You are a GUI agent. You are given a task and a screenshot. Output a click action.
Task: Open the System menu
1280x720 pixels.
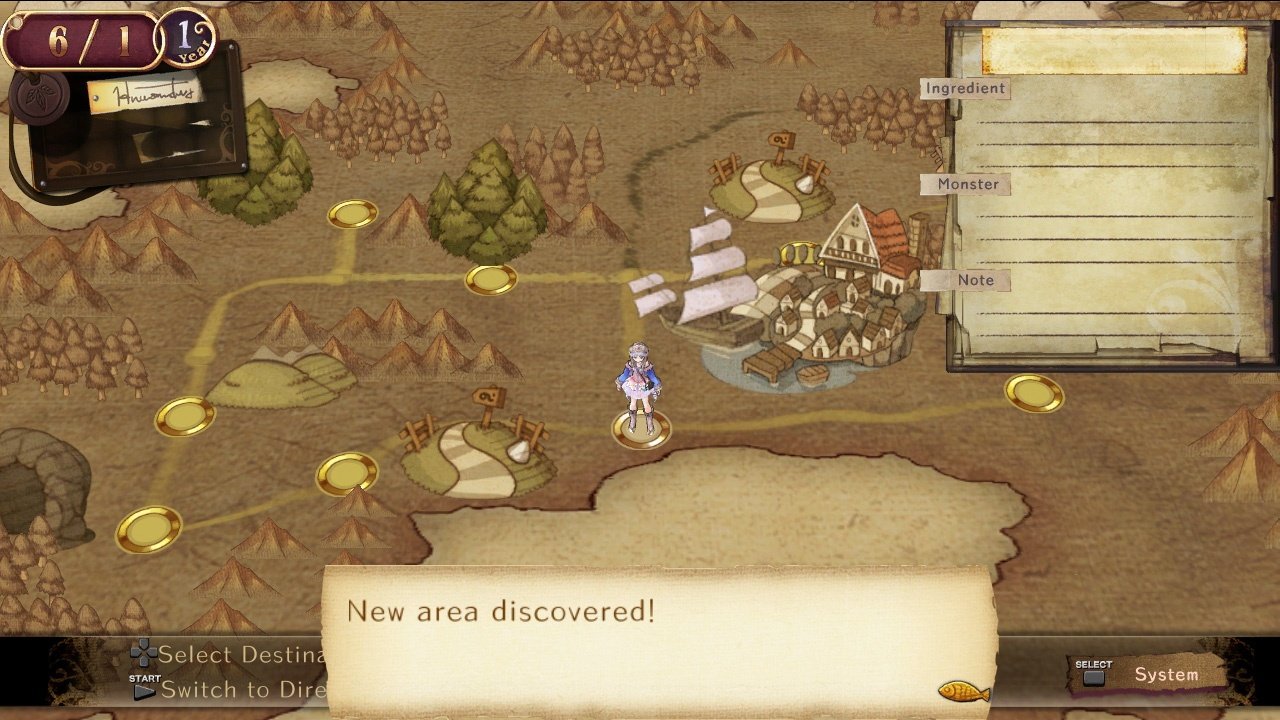(x=1168, y=674)
